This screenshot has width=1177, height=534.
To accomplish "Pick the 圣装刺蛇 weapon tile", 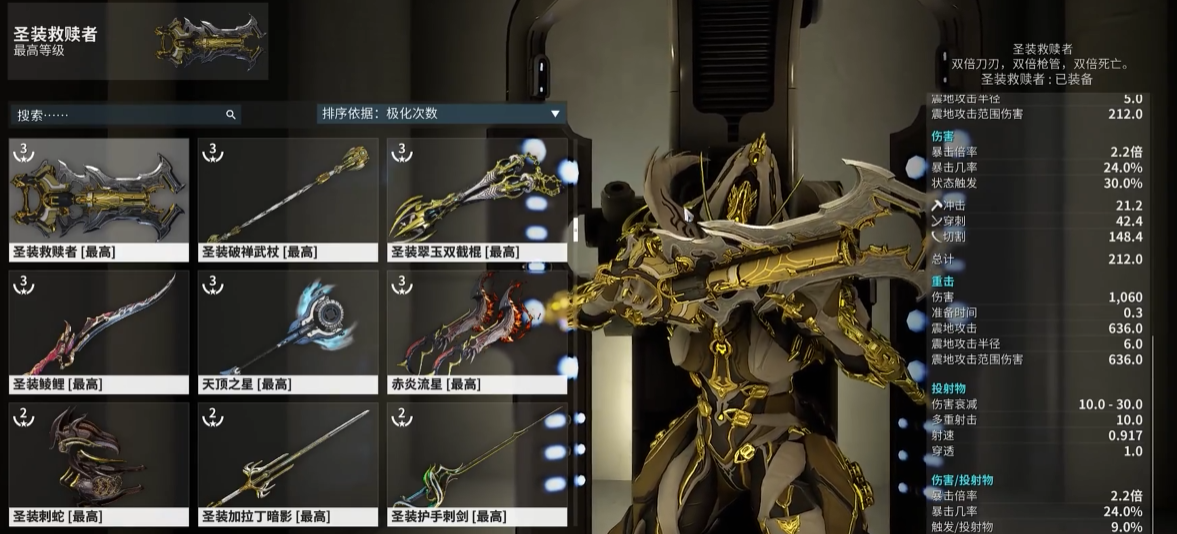I will [99, 463].
